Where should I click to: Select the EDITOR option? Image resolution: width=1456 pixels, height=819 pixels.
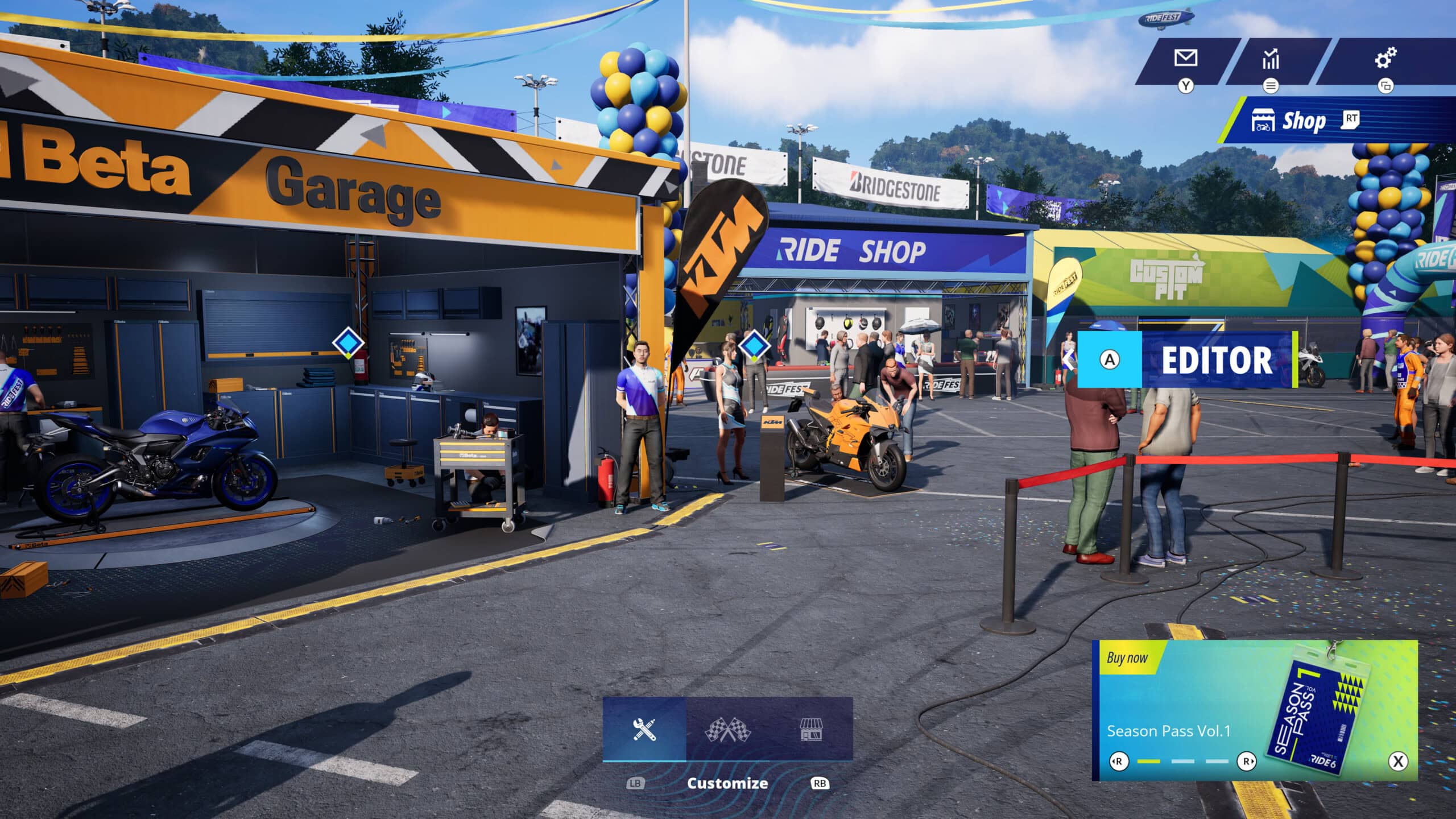coord(1186,359)
